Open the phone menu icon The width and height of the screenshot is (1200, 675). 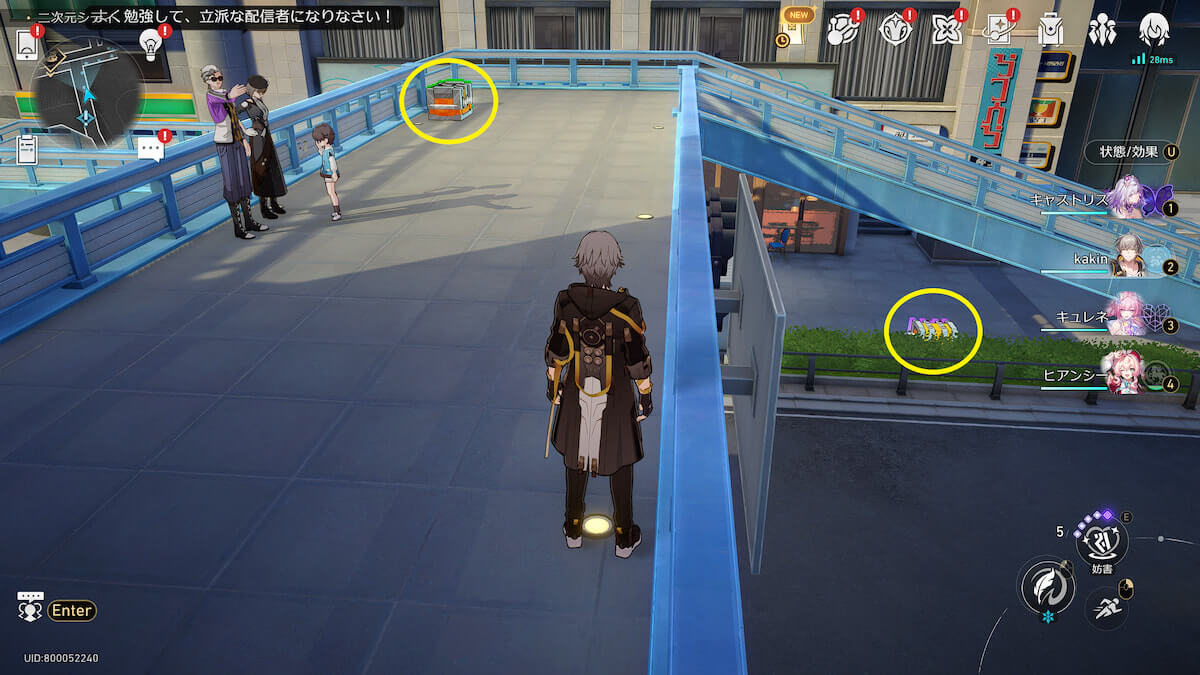point(26,42)
